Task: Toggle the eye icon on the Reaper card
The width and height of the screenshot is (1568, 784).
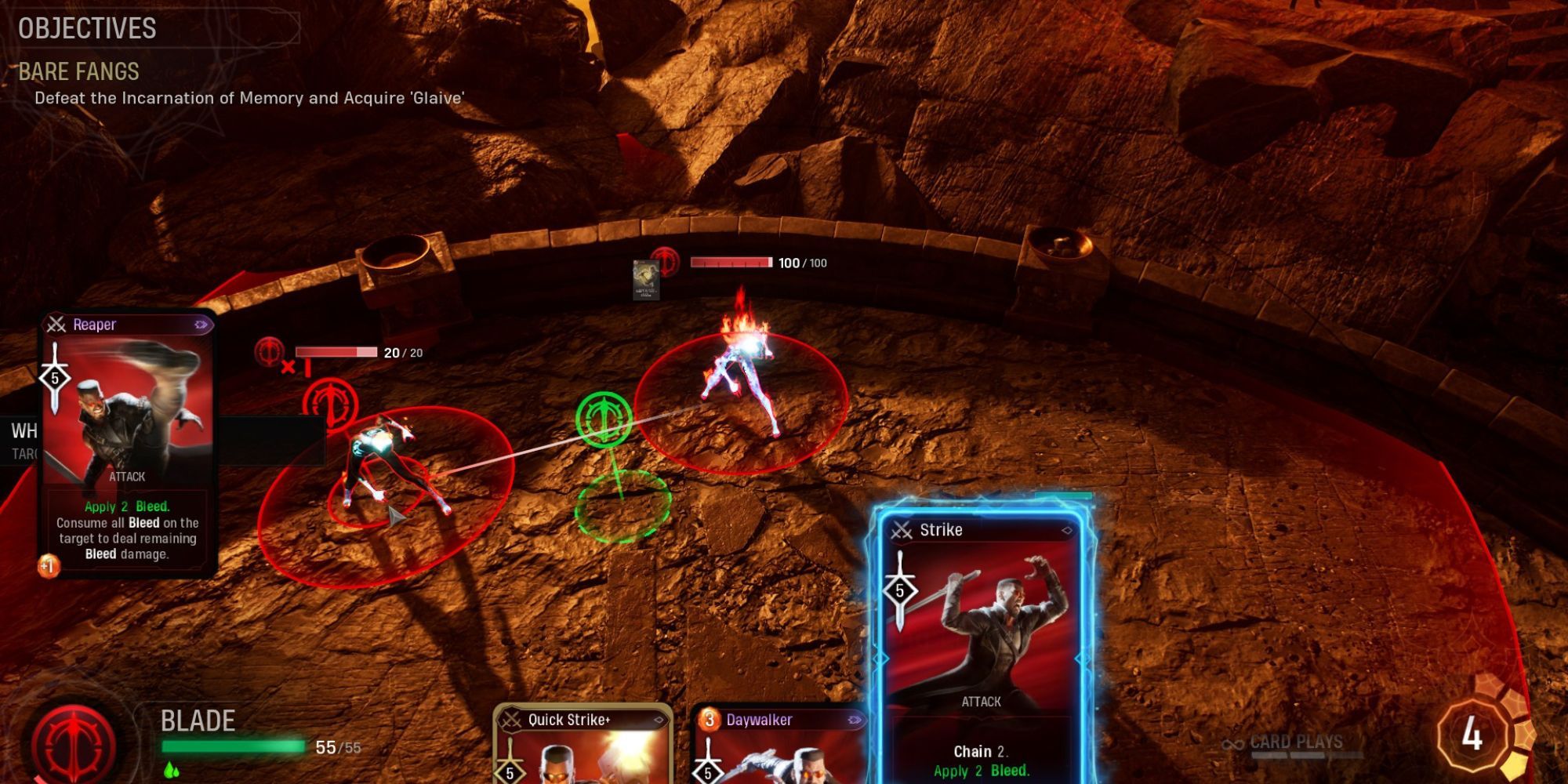Action: 201,324
